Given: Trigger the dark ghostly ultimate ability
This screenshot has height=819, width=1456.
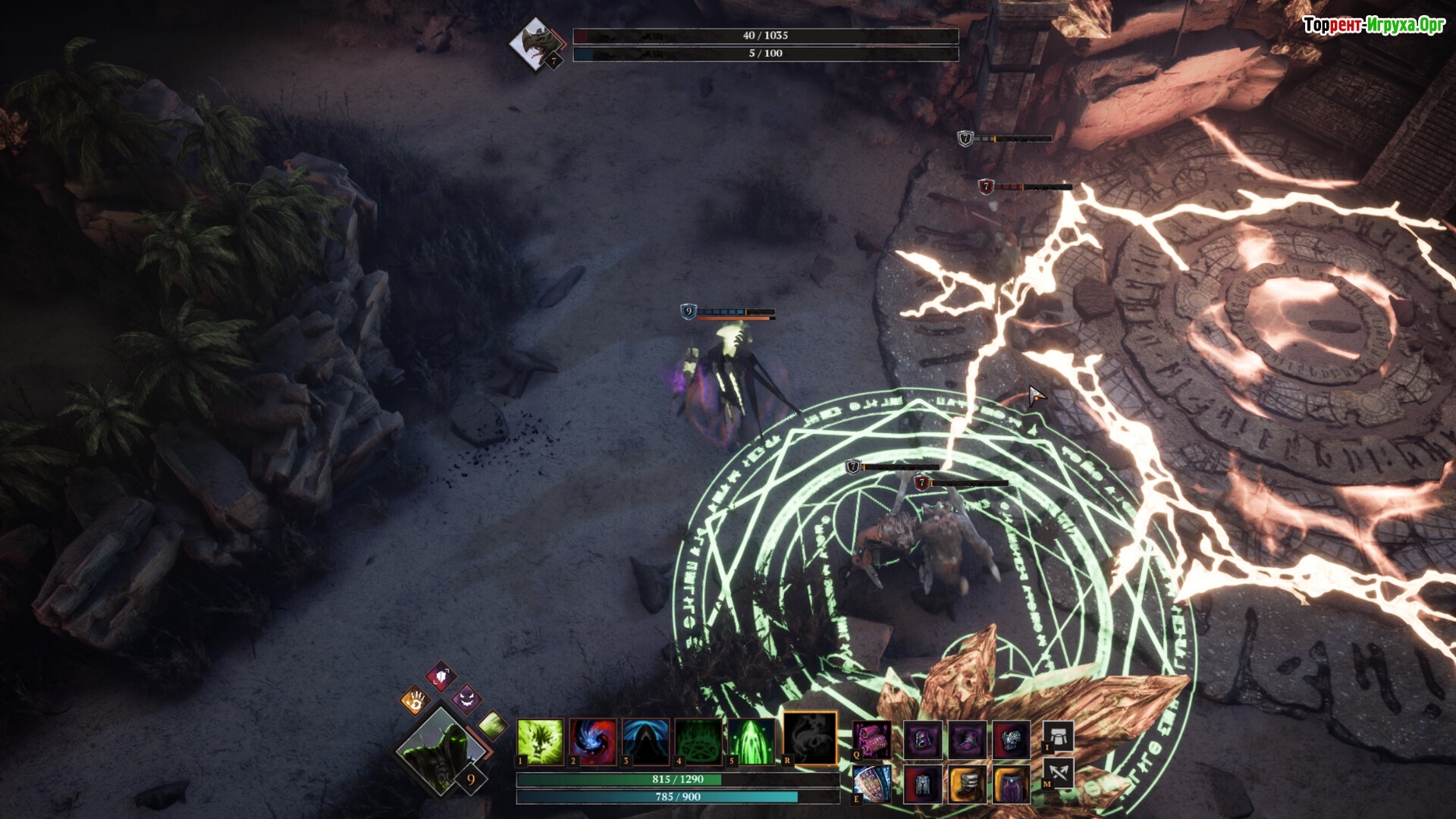Looking at the screenshot, I should tap(810, 738).
